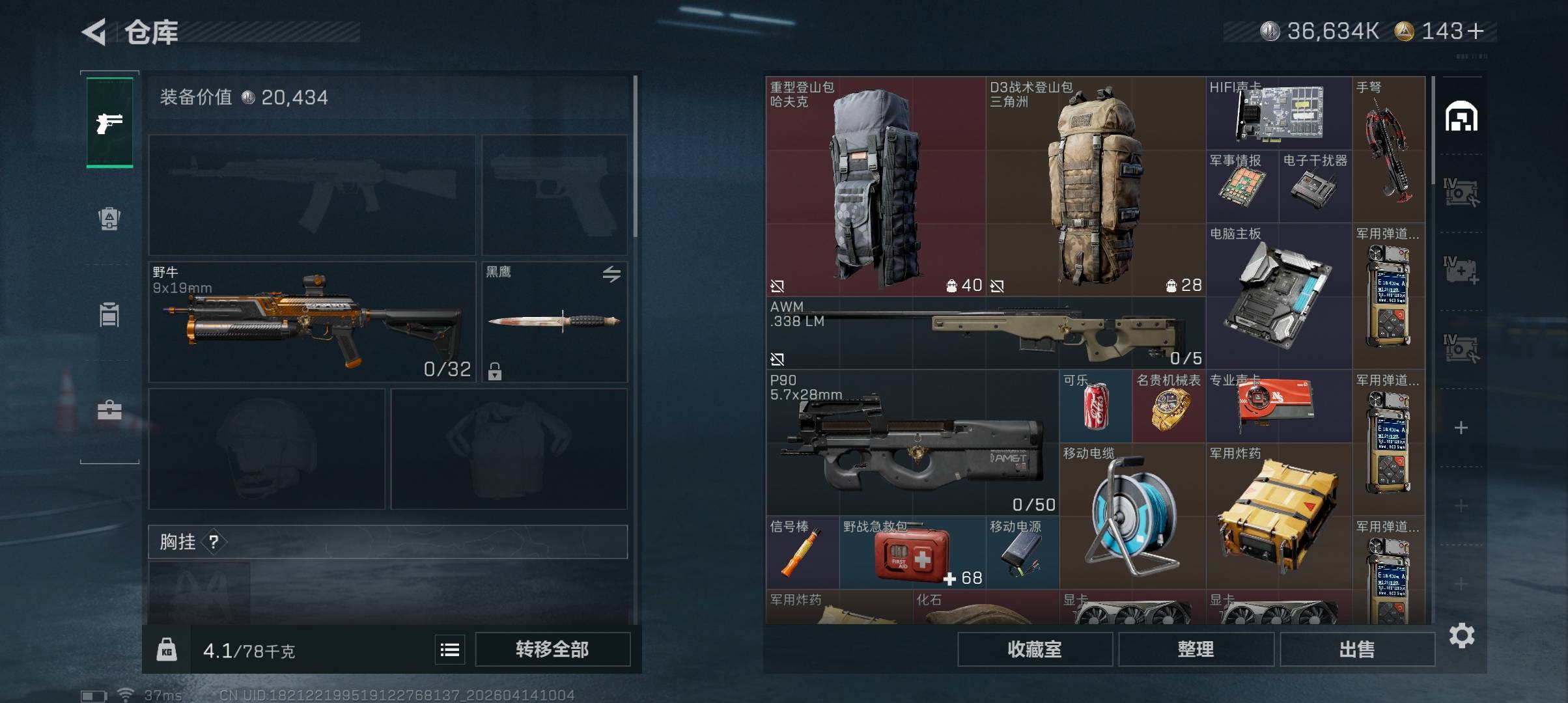Pick the 重型登山包 哈夫克 backpack
The image size is (1568, 703).
[x=875, y=187]
